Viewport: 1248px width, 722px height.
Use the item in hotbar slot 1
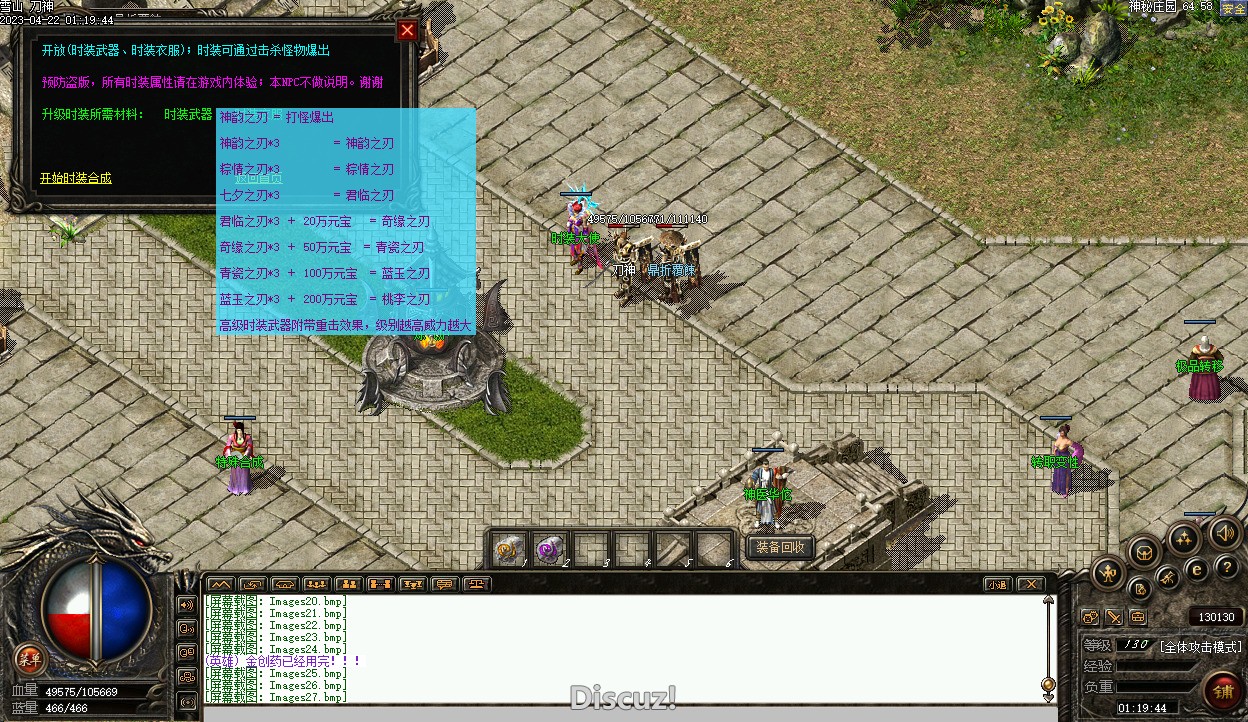(x=508, y=549)
